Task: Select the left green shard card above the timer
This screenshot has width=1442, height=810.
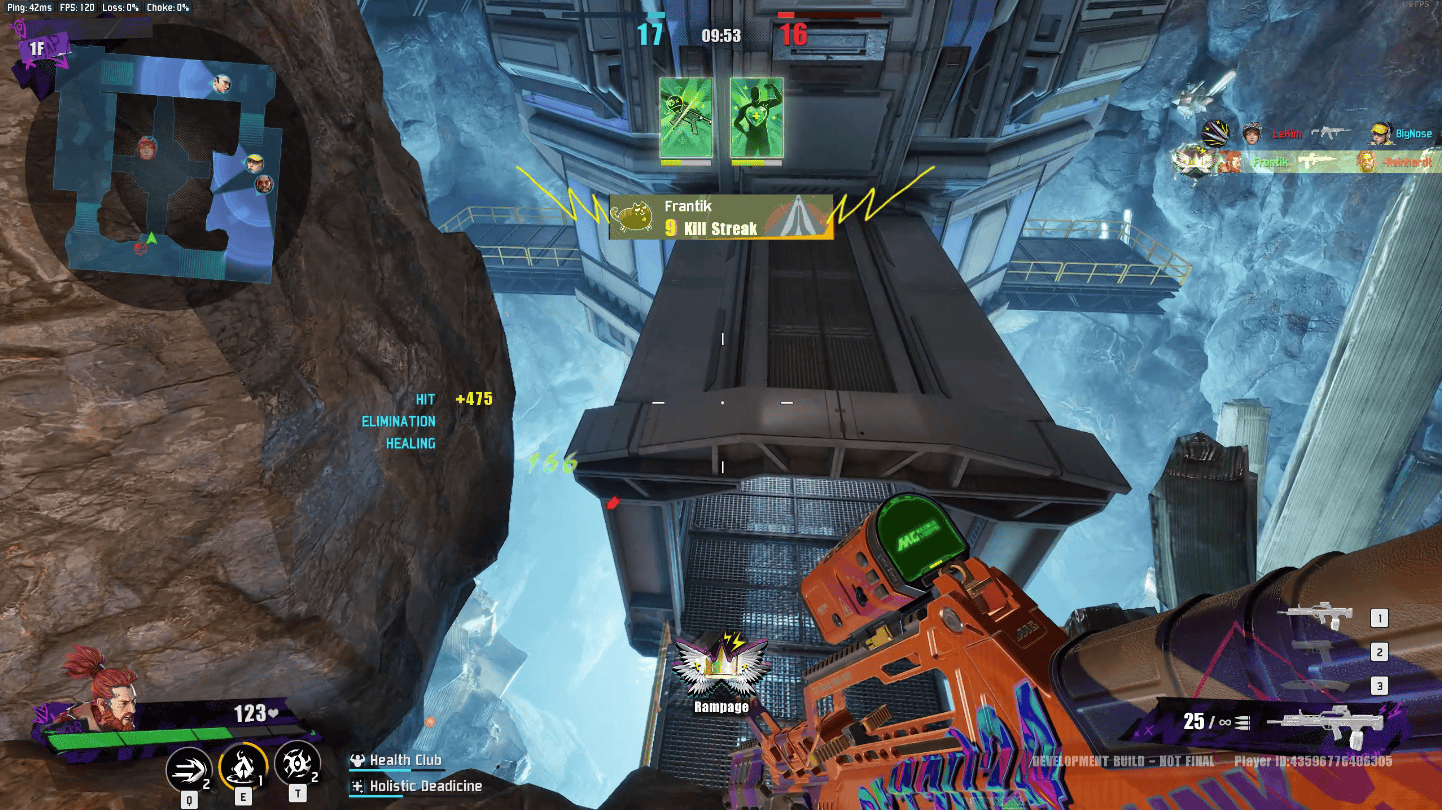Action: [685, 117]
